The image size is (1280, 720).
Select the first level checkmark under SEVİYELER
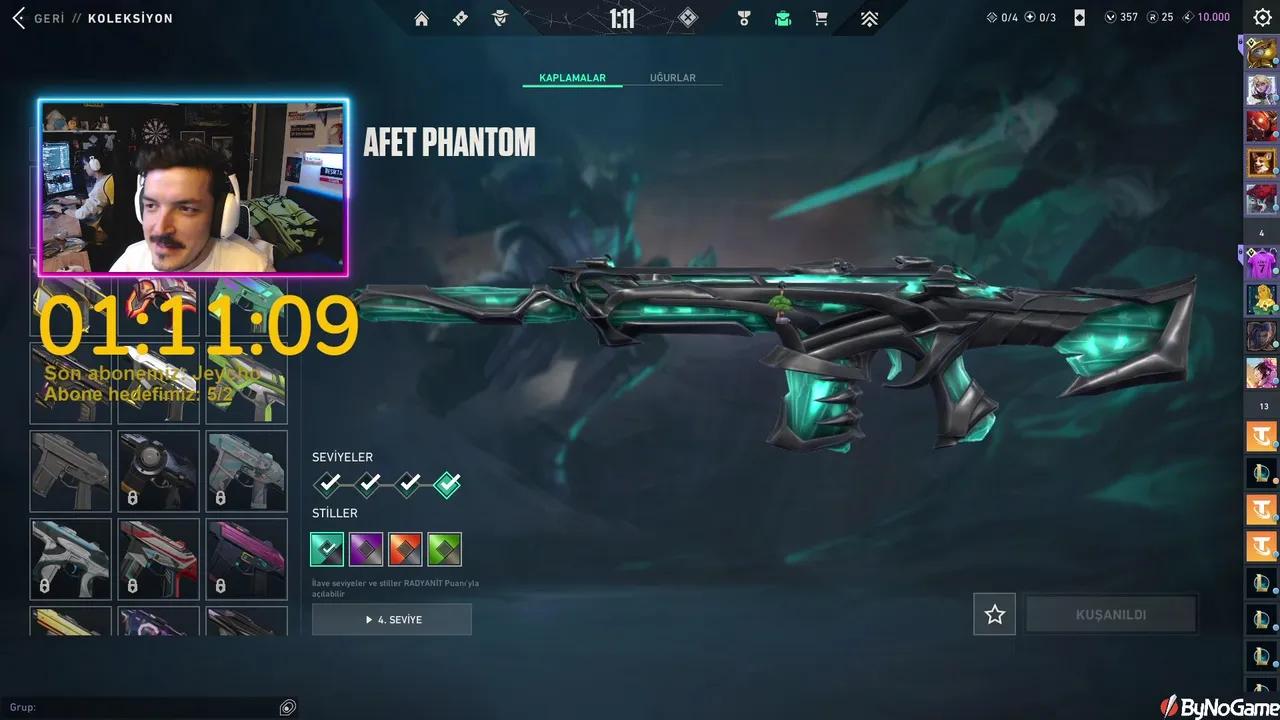pyautogui.click(x=327, y=484)
